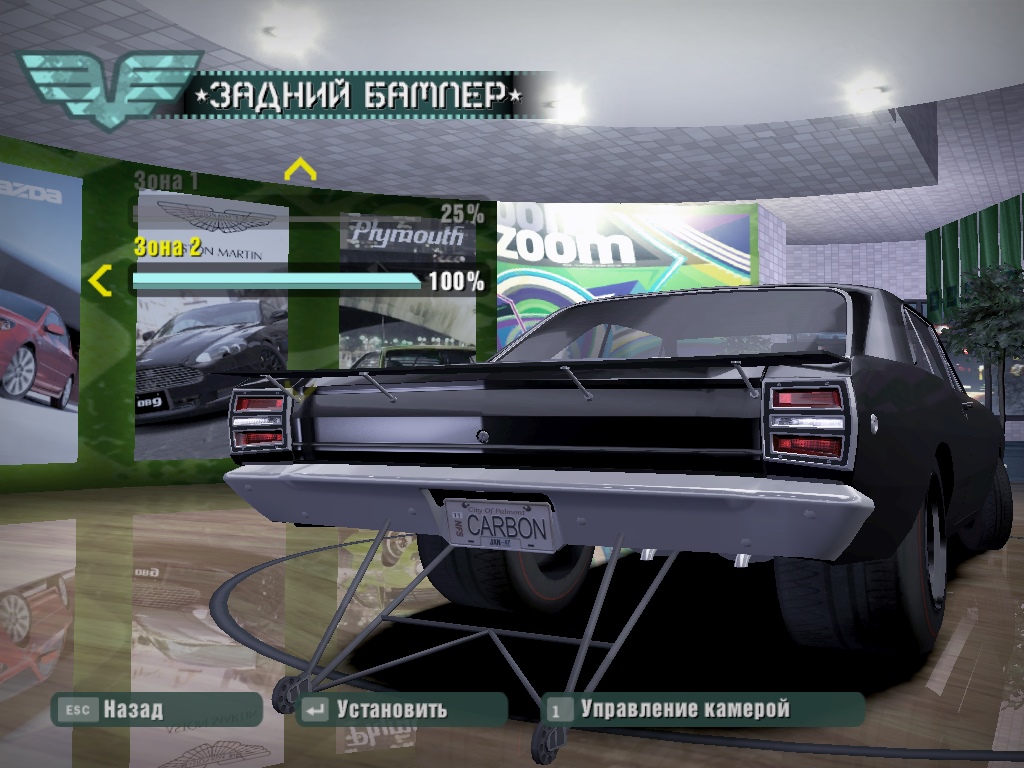Click the Зона 2 slider bar
1024x768 pixels.
tap(277, 281)
